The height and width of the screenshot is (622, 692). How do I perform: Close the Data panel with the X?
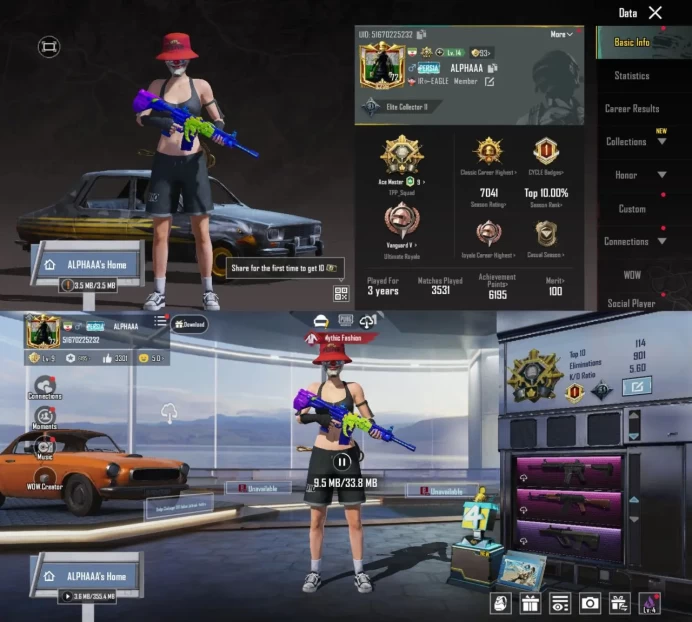(655, 13)
